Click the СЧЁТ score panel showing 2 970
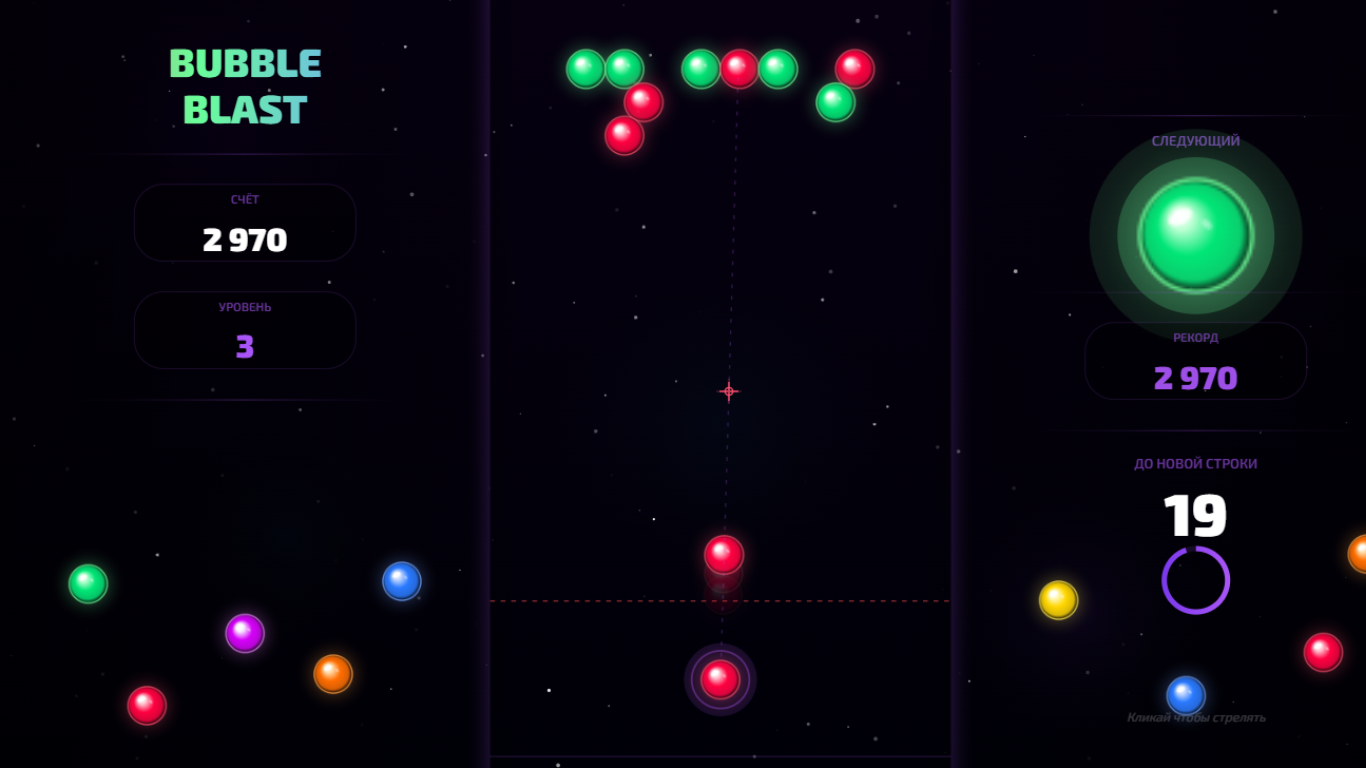The height and width of the screenshot is (768, 1366). pos(244,223)
